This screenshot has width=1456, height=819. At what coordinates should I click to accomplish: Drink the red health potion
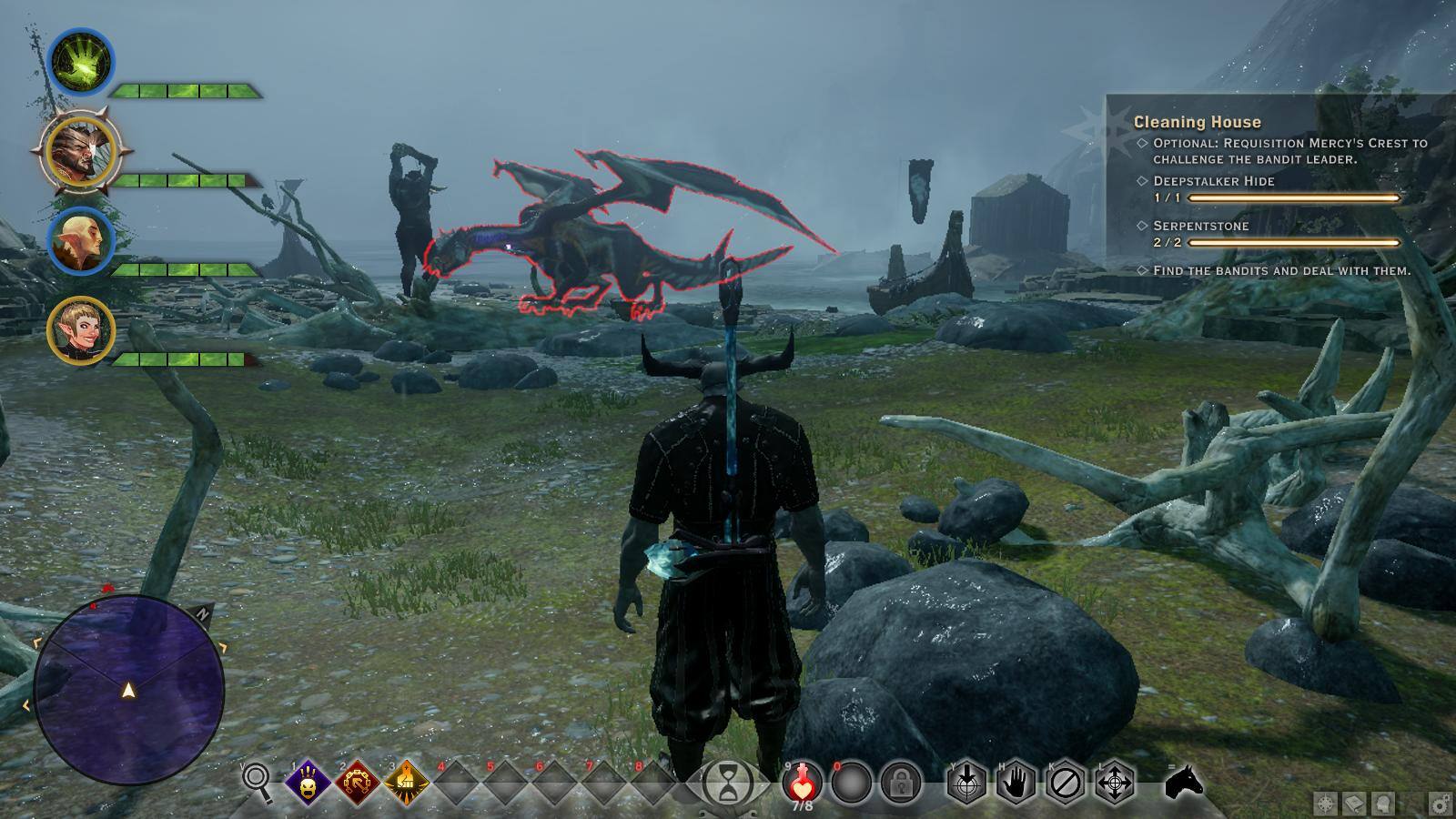[802, 782]
